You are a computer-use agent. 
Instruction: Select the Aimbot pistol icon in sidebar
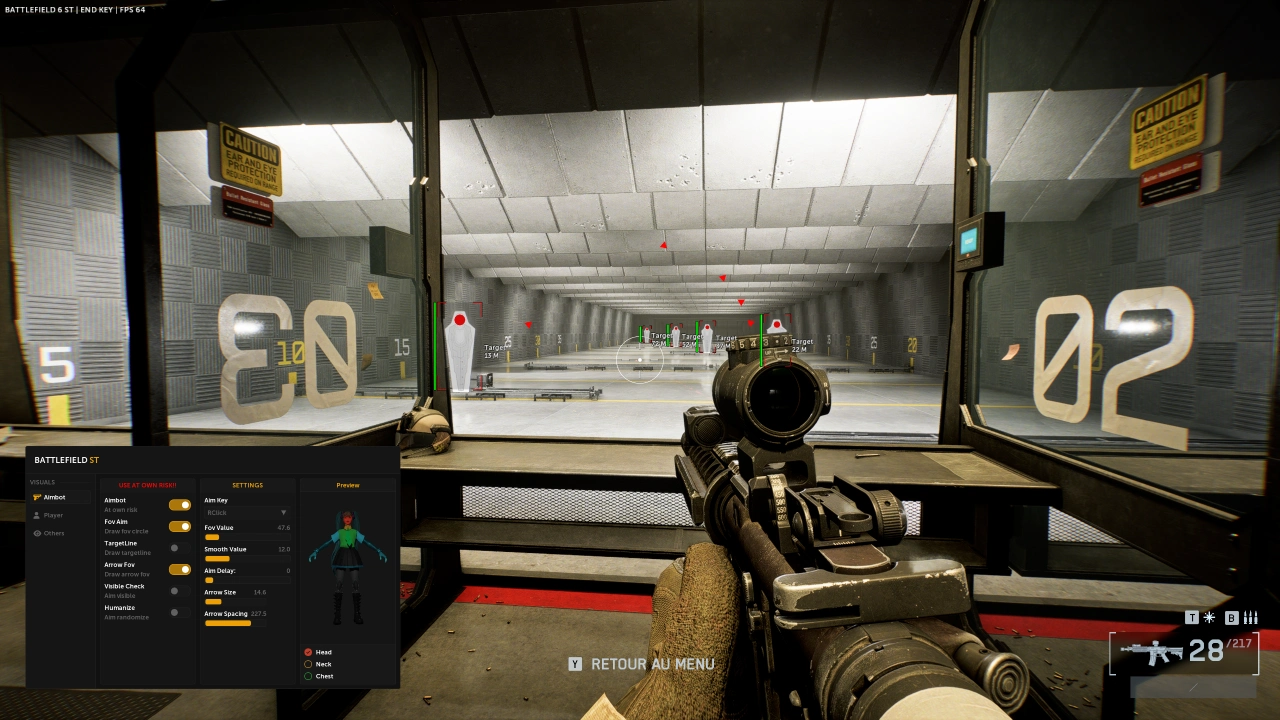[36, 497]
